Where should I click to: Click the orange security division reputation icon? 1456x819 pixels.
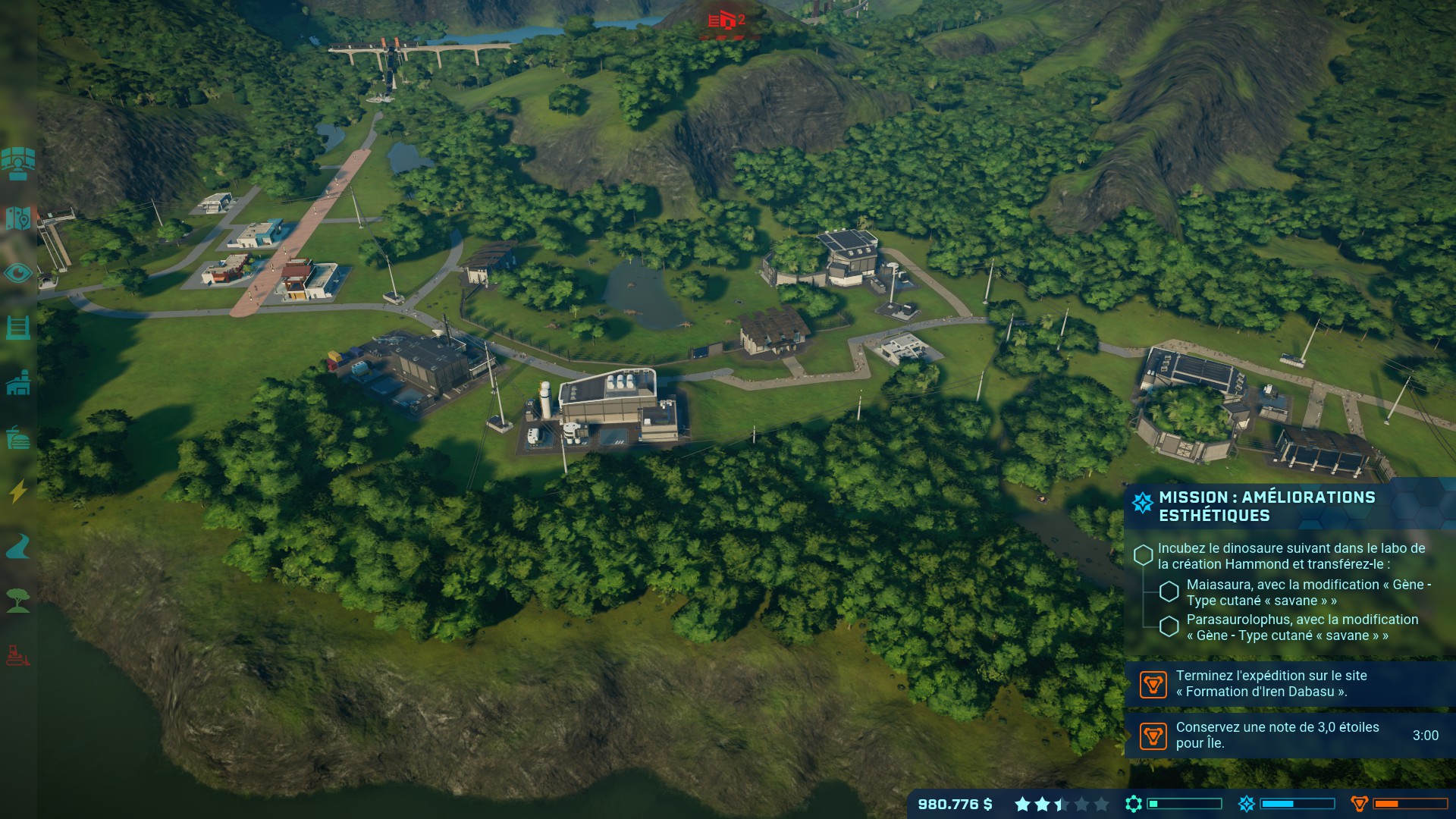coord(1359,804)
